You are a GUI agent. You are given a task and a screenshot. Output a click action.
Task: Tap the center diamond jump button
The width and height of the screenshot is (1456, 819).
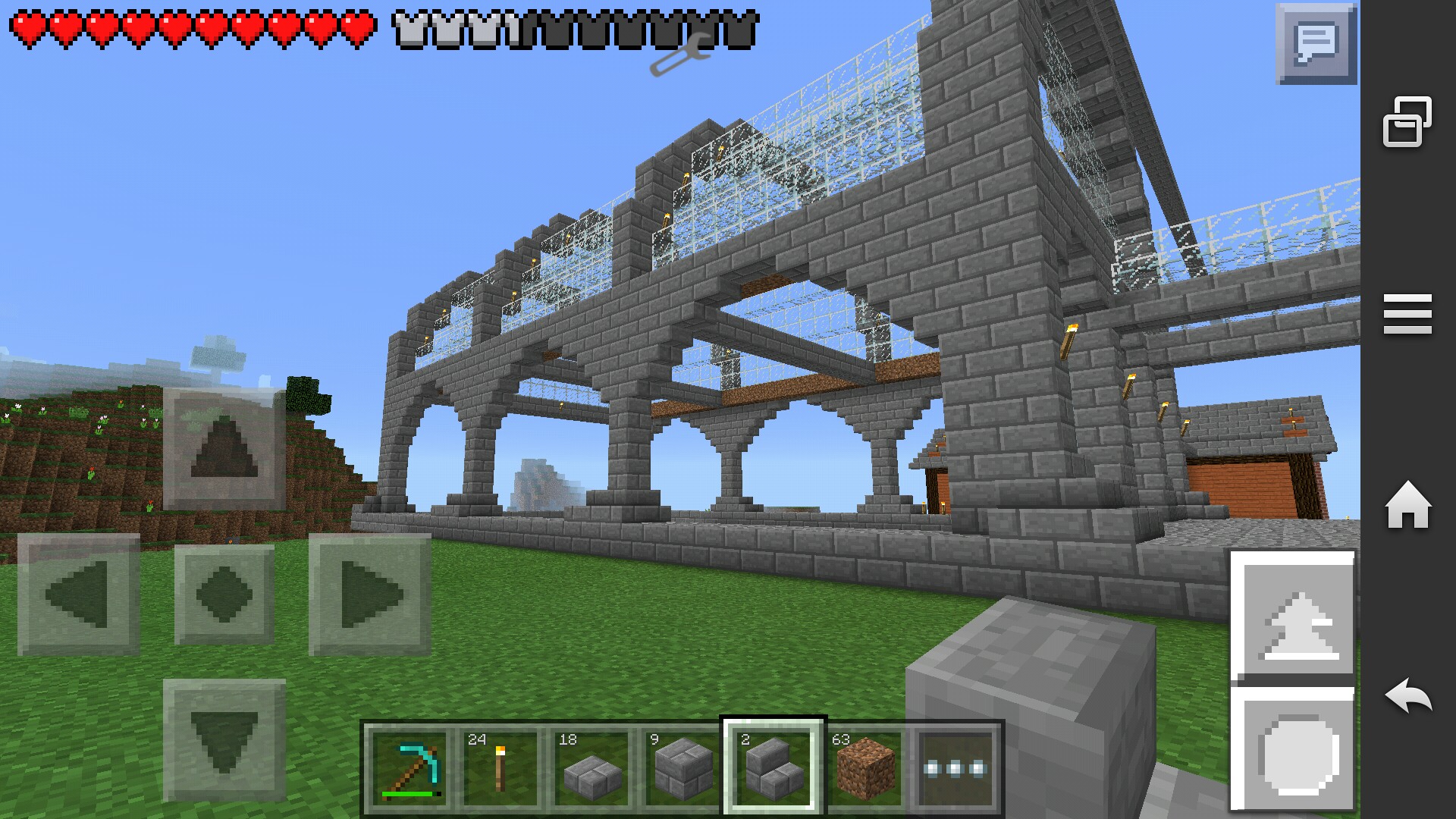click(224, 594)
